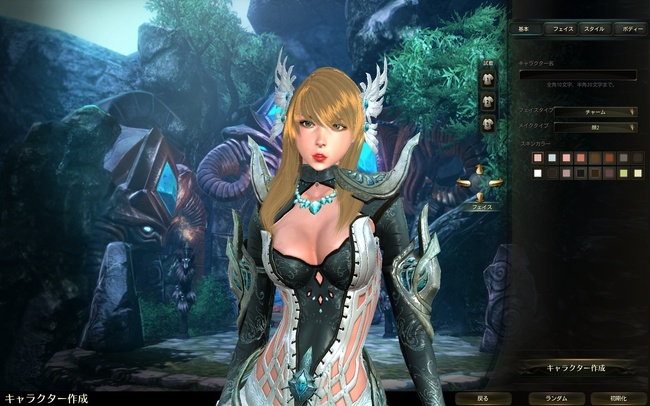Choose the white skin color swatch

tap(538, 173)
